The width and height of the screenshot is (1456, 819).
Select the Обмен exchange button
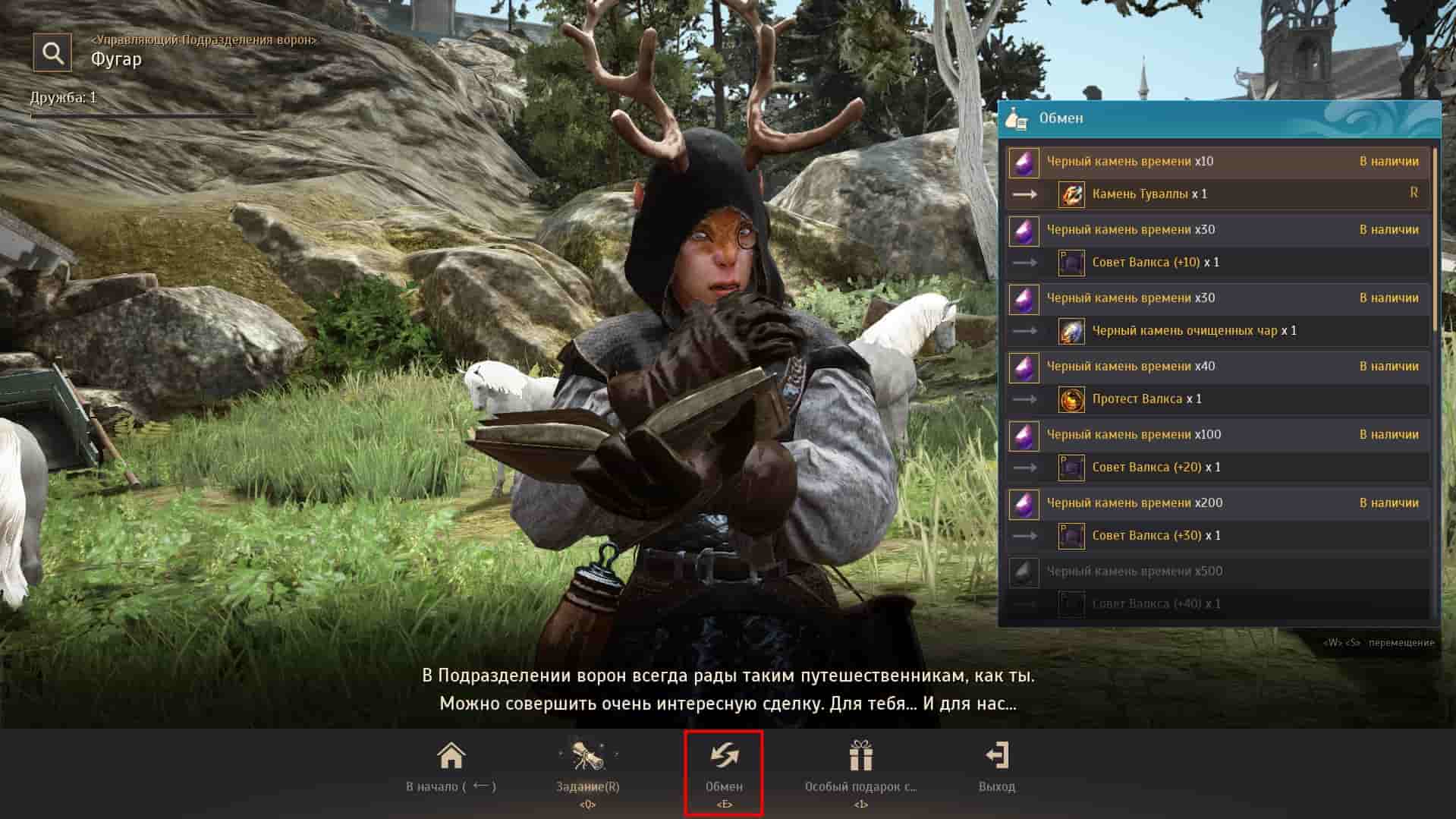coord(724,767)
